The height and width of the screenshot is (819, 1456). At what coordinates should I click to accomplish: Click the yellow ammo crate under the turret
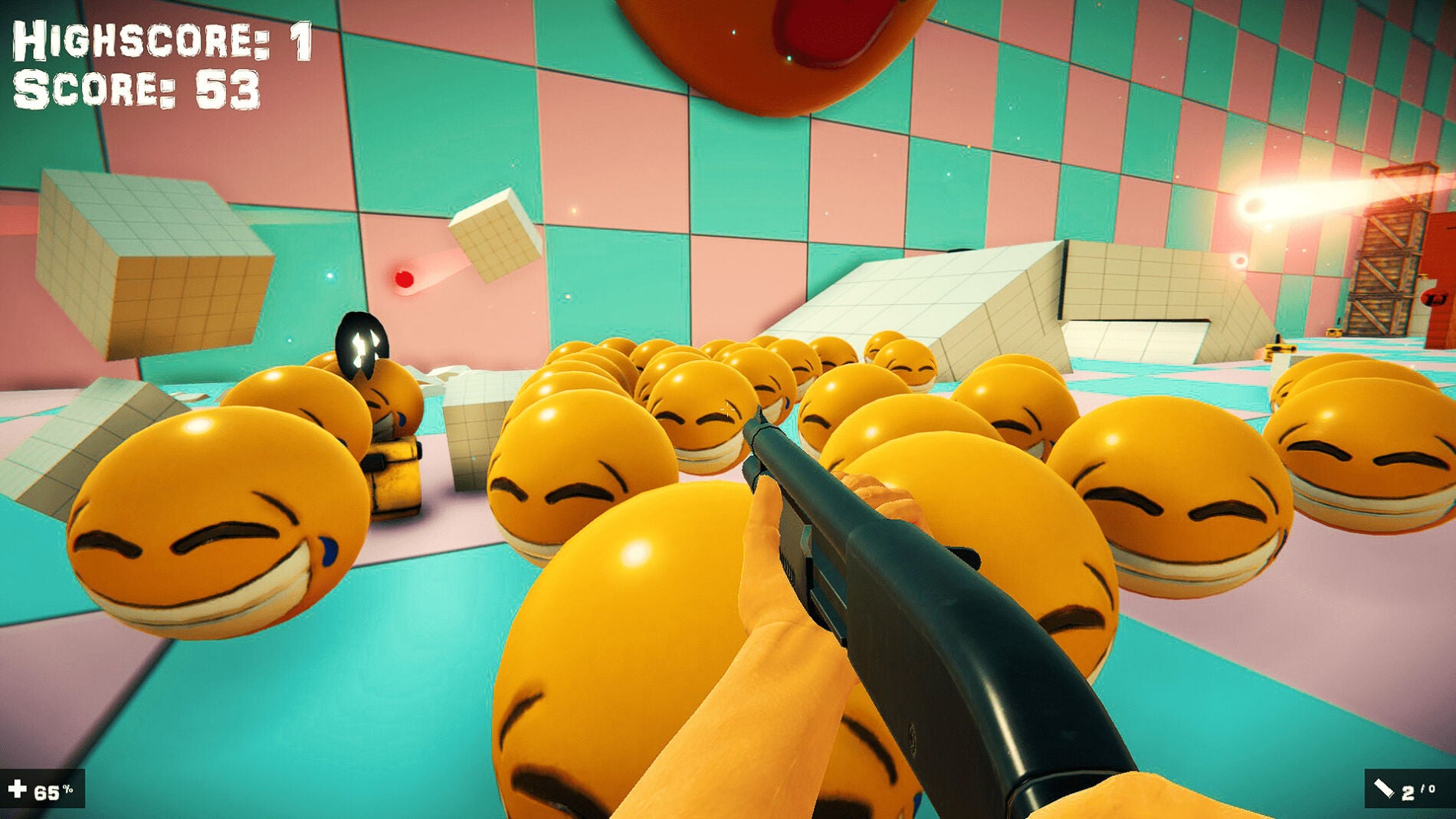tap(395, 475)
